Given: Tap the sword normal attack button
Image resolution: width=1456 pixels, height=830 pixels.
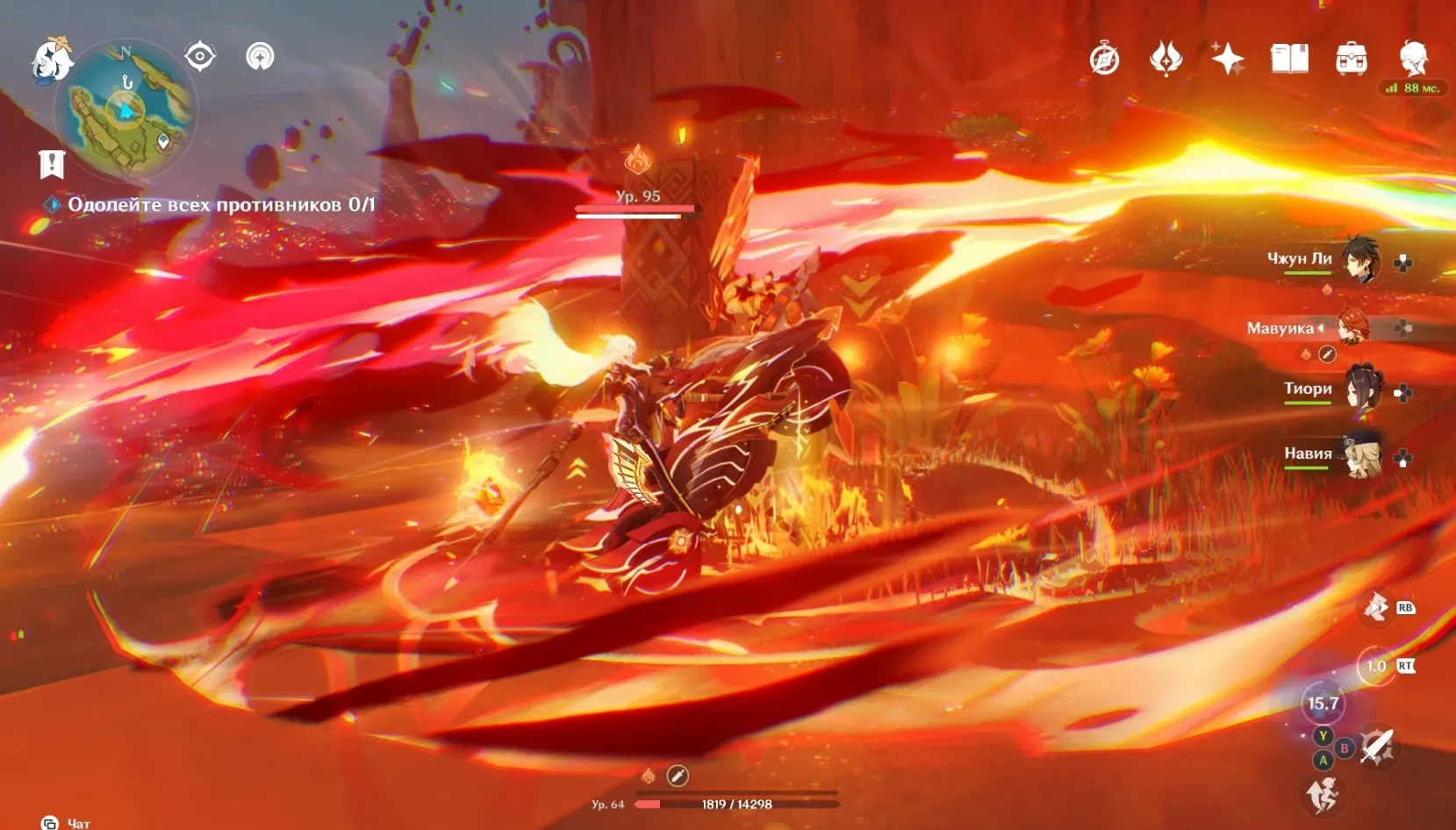Looking at the screenshot, I should pyautogui.click(x=1376, y=747).
